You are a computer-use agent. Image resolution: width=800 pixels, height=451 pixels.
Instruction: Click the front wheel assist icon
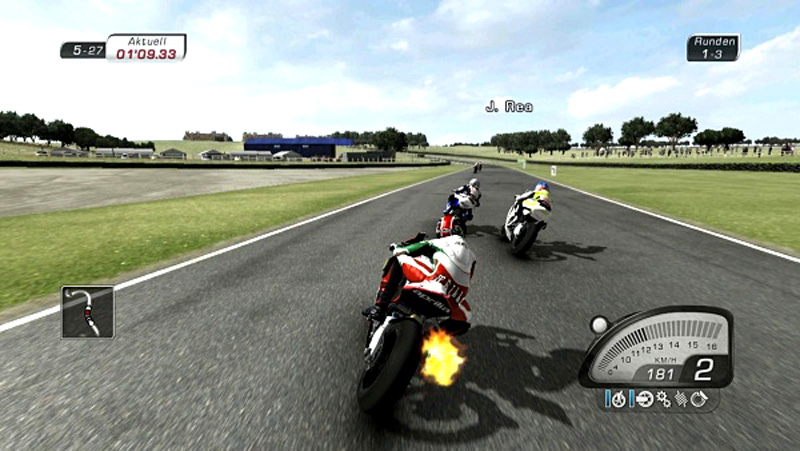pos(619,399)
